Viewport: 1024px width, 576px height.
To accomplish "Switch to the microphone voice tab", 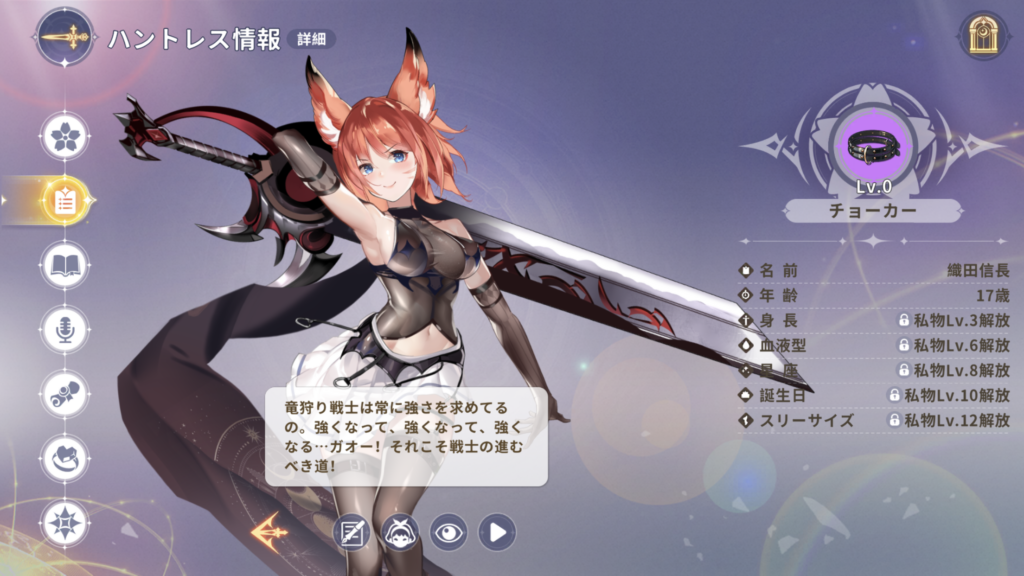I will click(x=65, y=329).
